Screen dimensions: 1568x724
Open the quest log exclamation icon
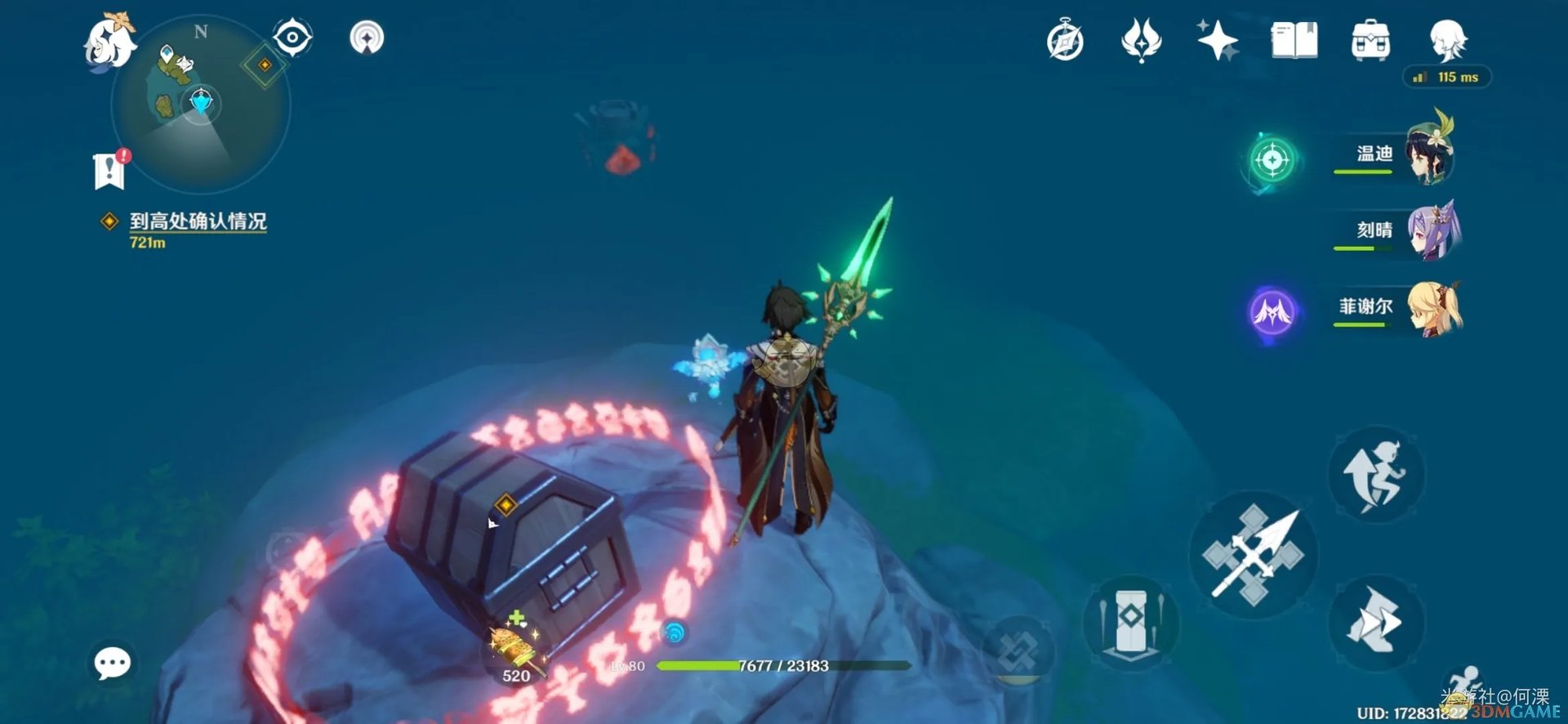[110, 170]
